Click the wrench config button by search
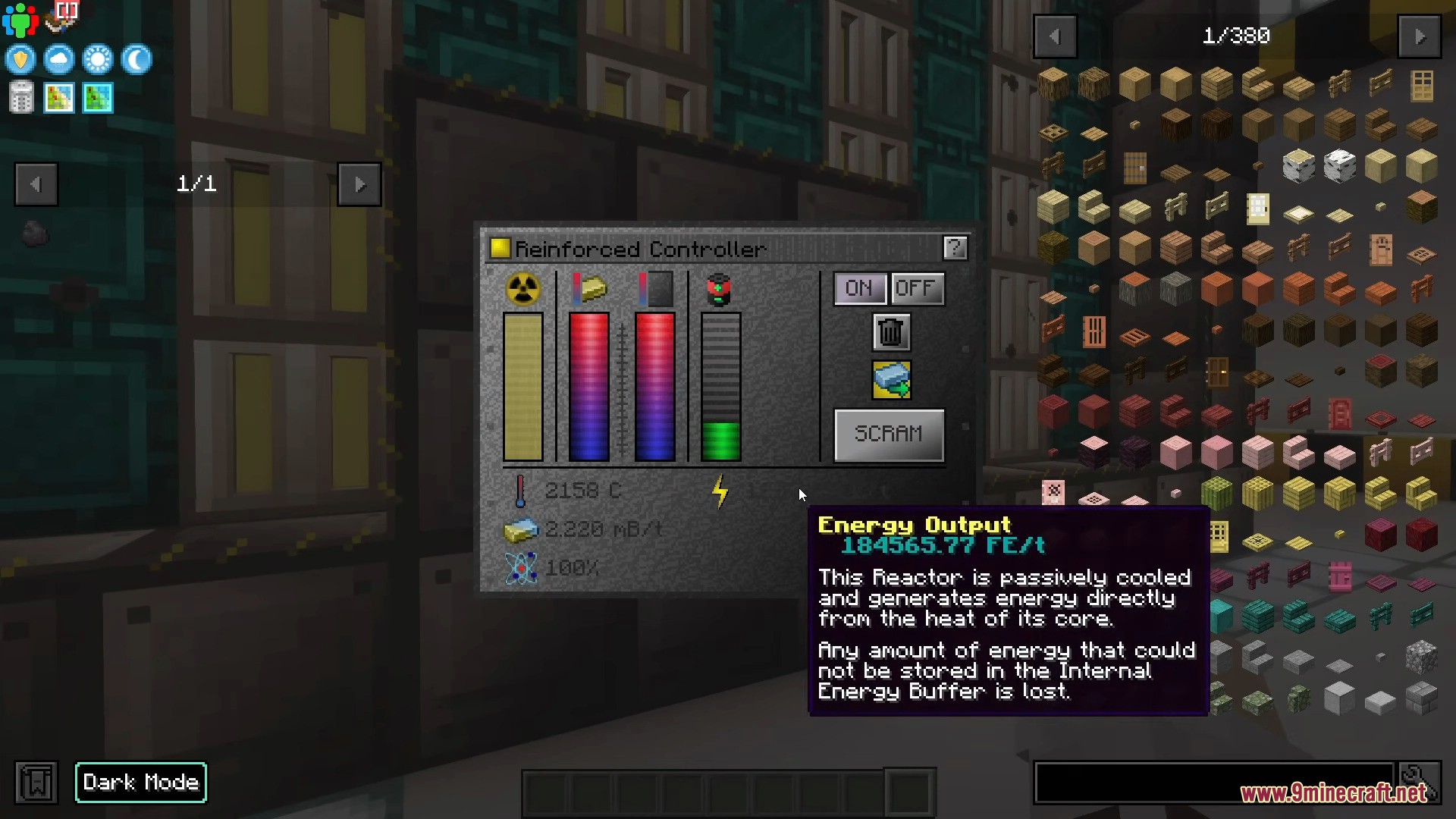The height and width of the screenshot is (819, 1456). [x=1417, y=780]
